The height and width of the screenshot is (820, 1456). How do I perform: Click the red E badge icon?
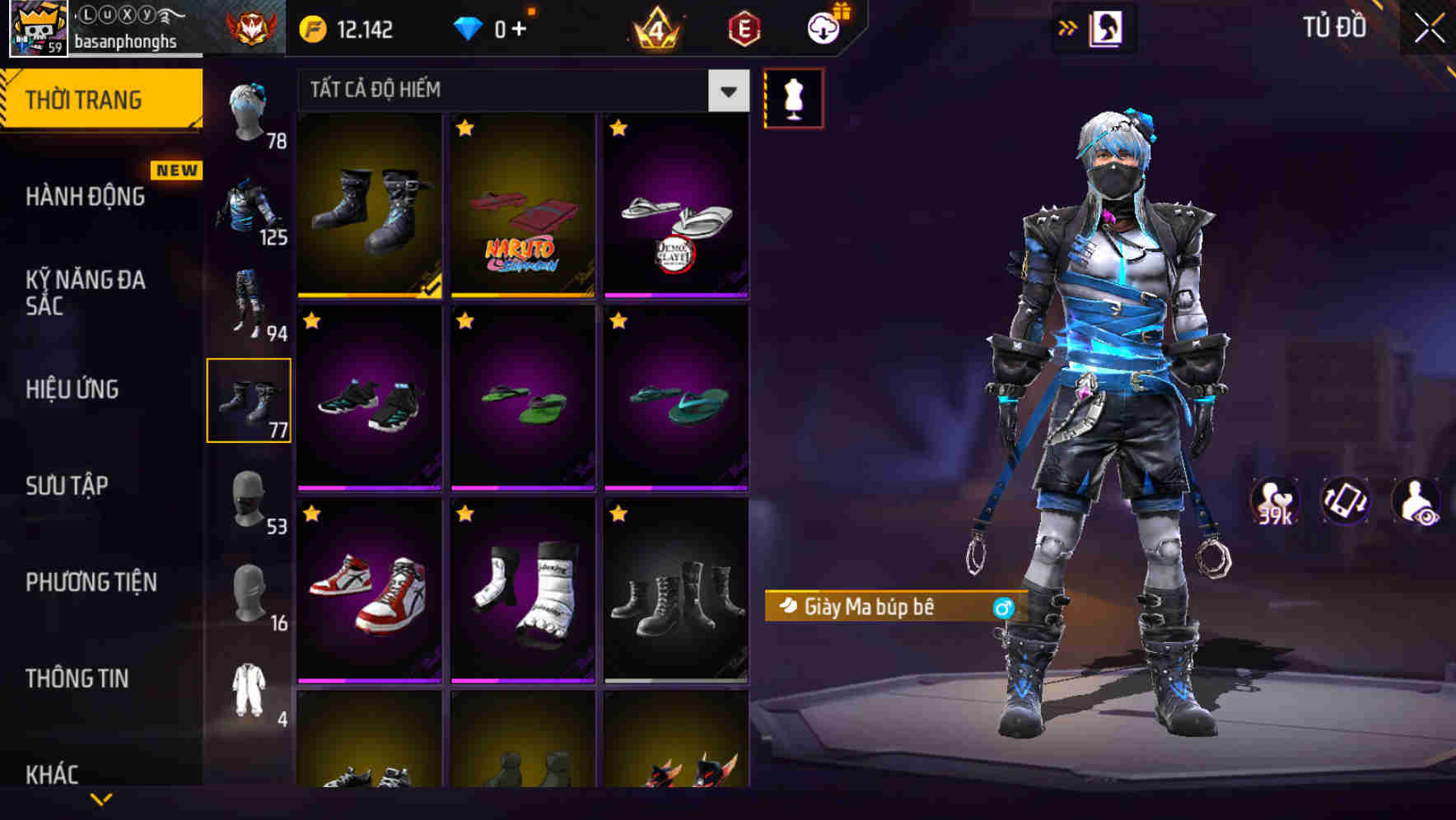(x=745, y=27)
